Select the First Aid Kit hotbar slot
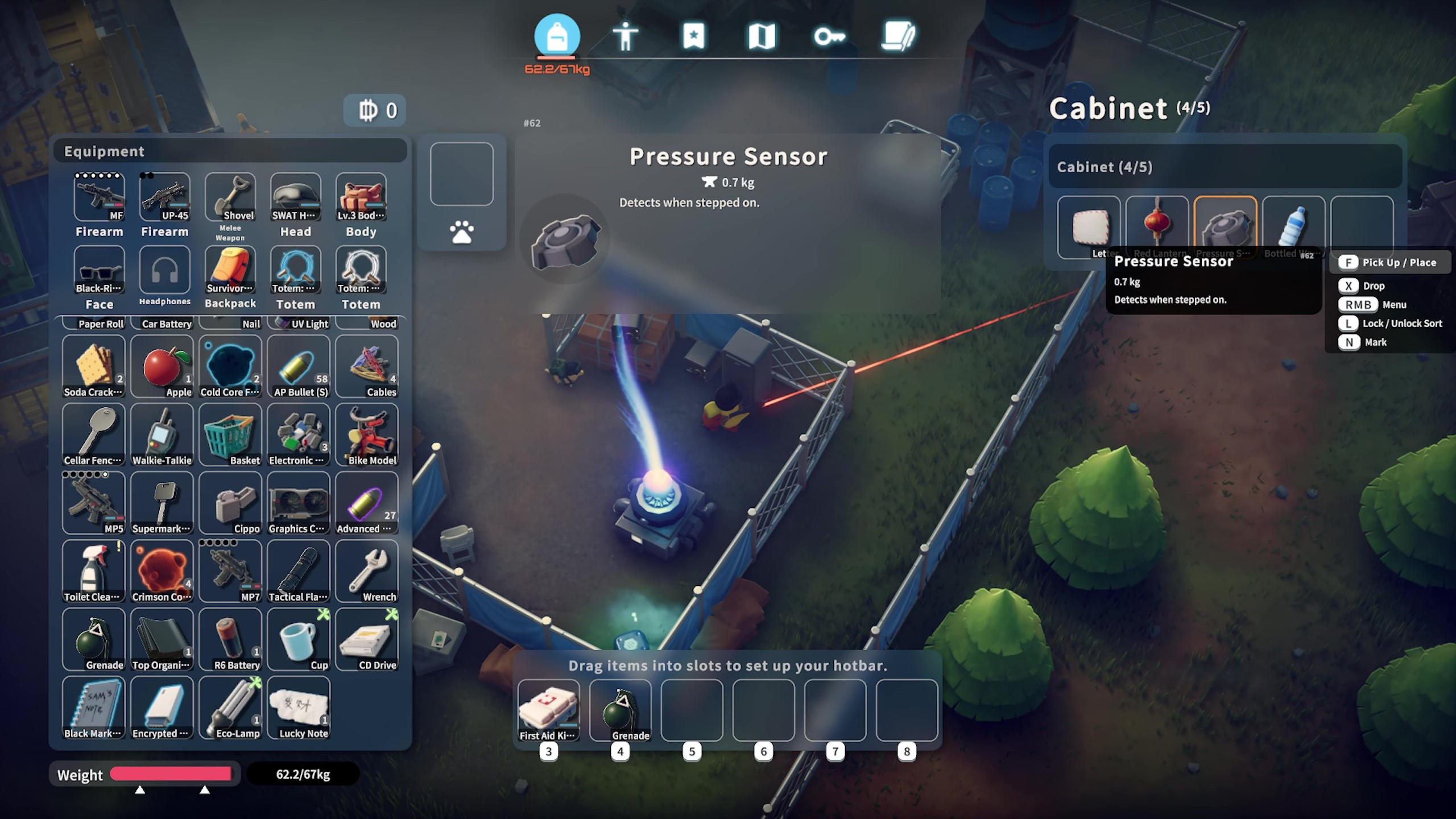Screen dimensions: 1456x819 click(x=549, y=710)
